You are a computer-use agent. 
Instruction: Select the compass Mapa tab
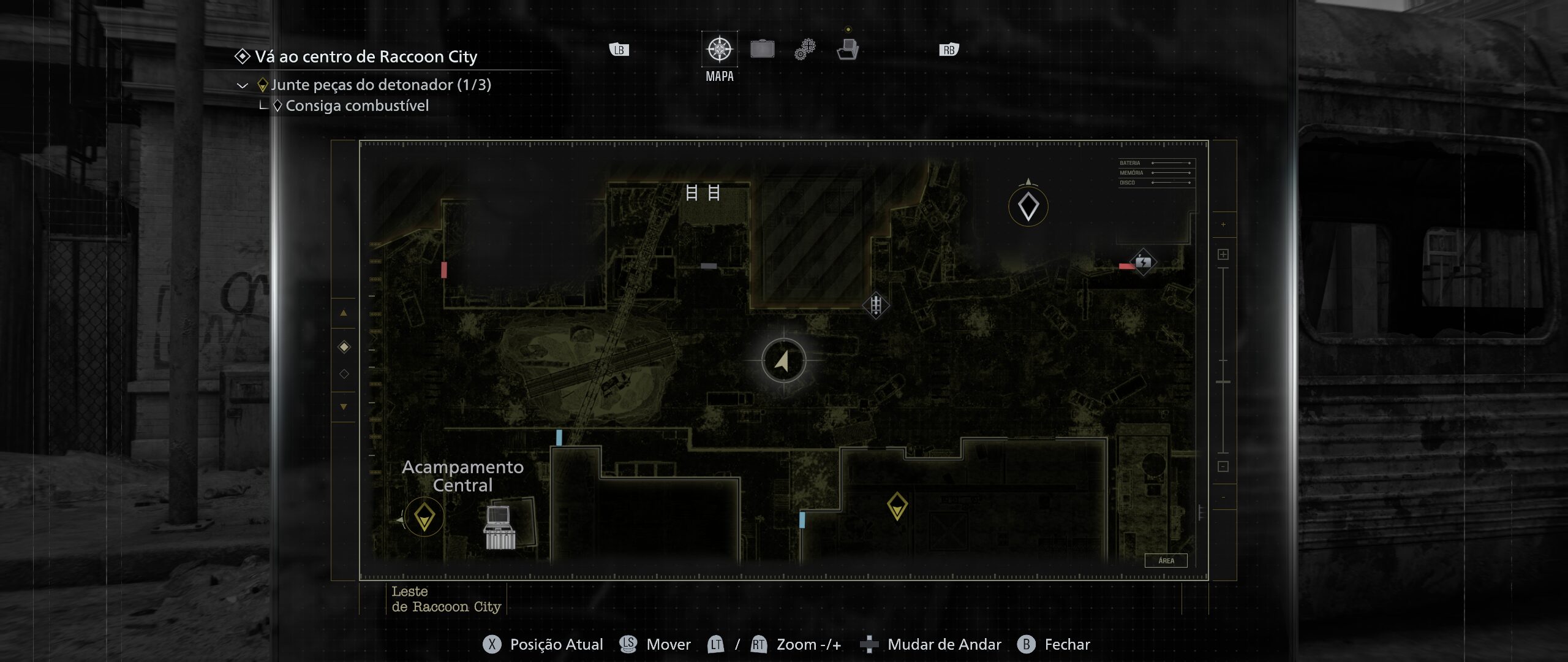point(720,49)
